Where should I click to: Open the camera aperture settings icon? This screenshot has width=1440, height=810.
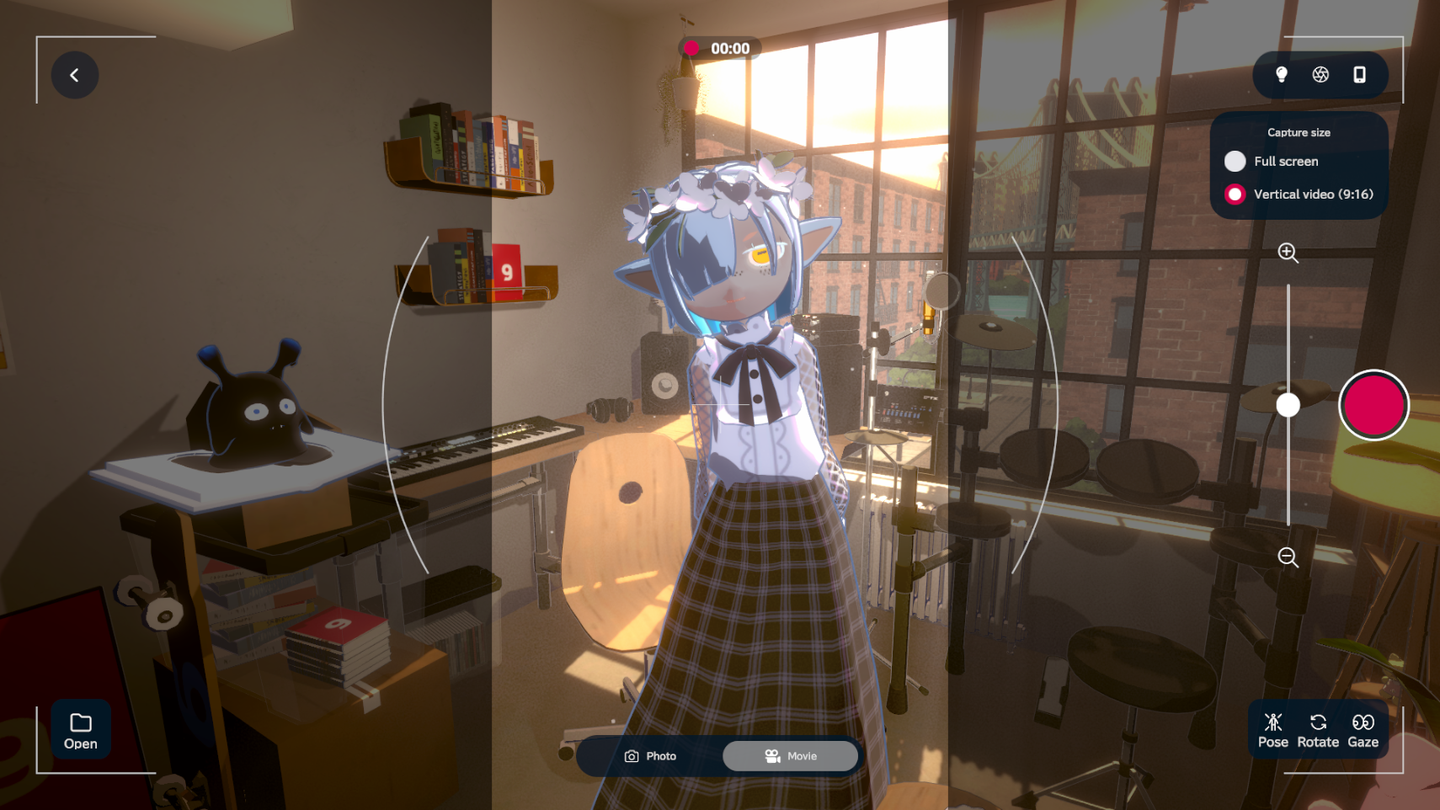pos(1320,75)
